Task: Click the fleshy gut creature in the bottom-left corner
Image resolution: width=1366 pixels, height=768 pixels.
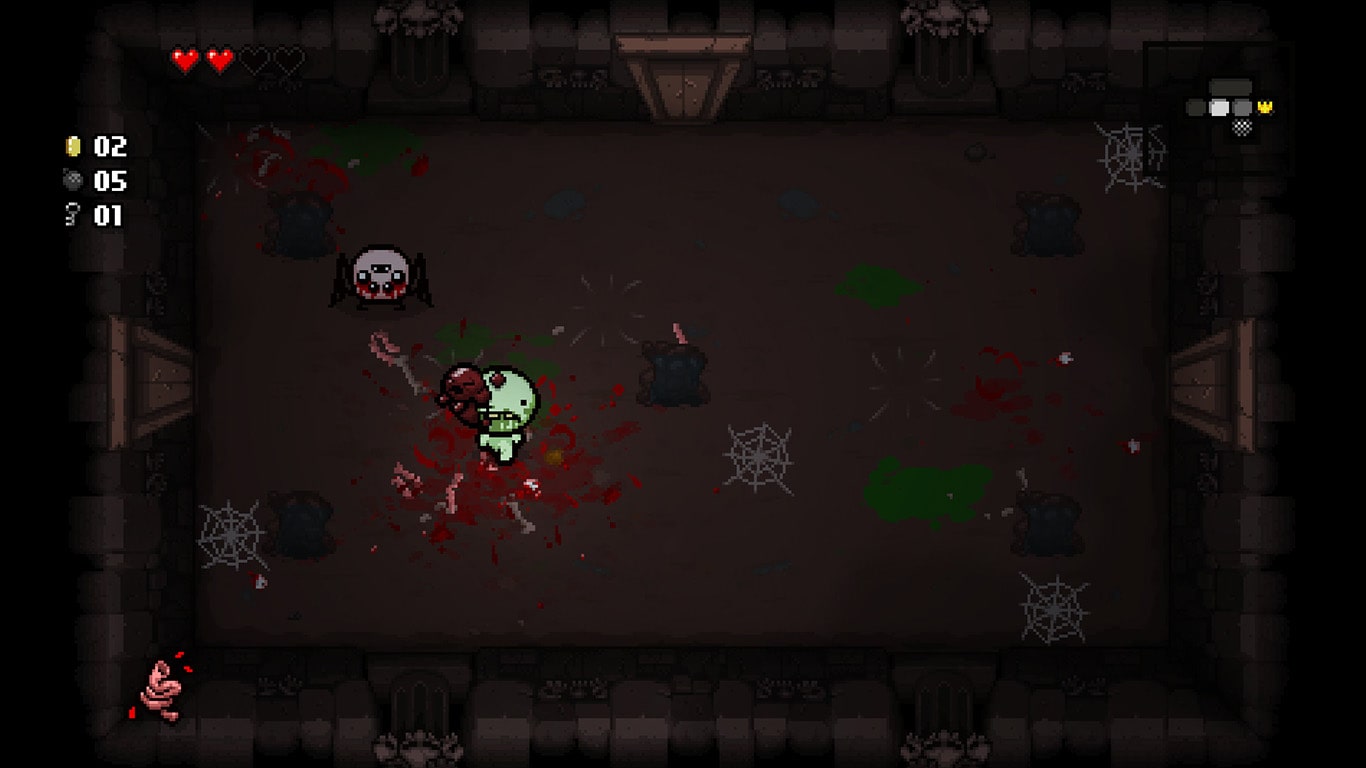Action: tap(160, 690)
